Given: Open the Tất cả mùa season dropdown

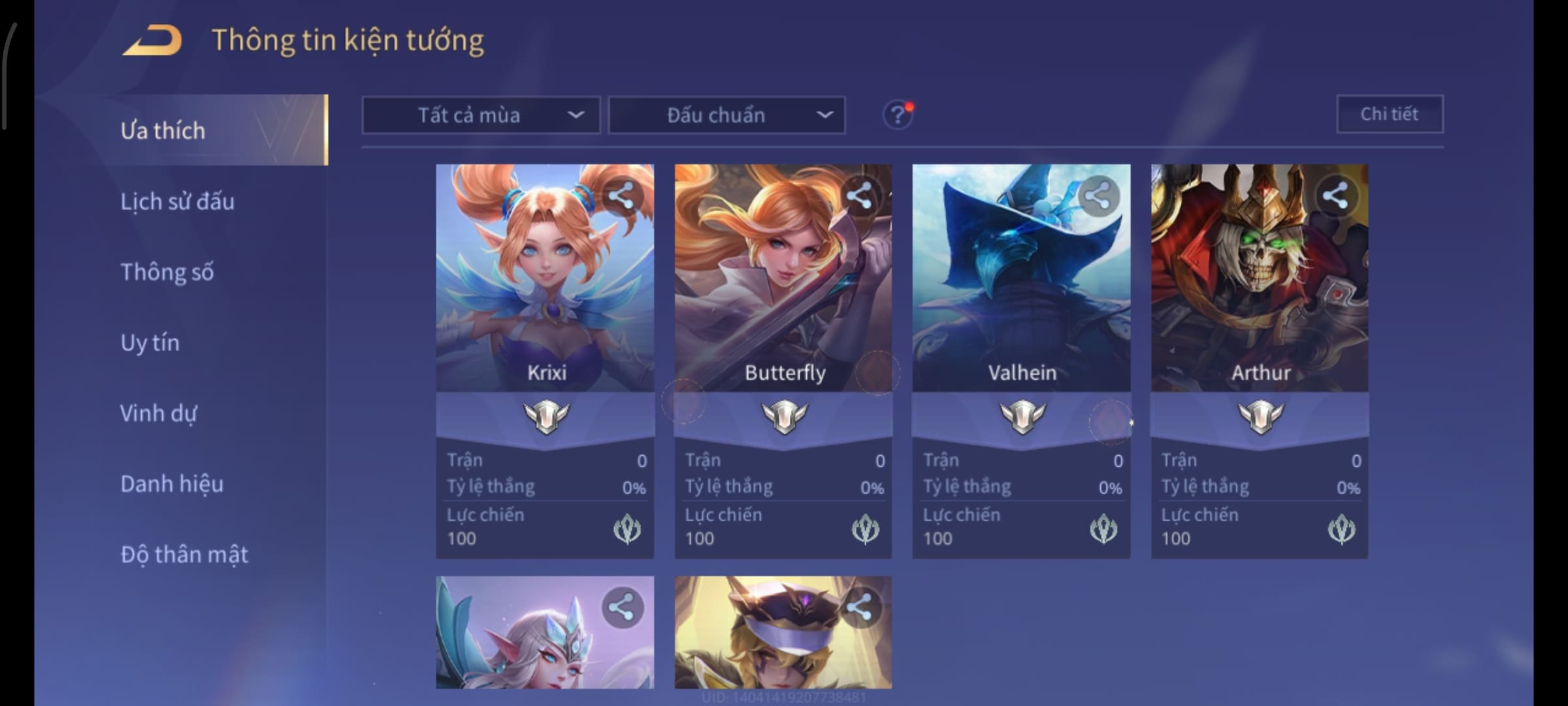Looking at the screenshot, I should pos(481,115).
